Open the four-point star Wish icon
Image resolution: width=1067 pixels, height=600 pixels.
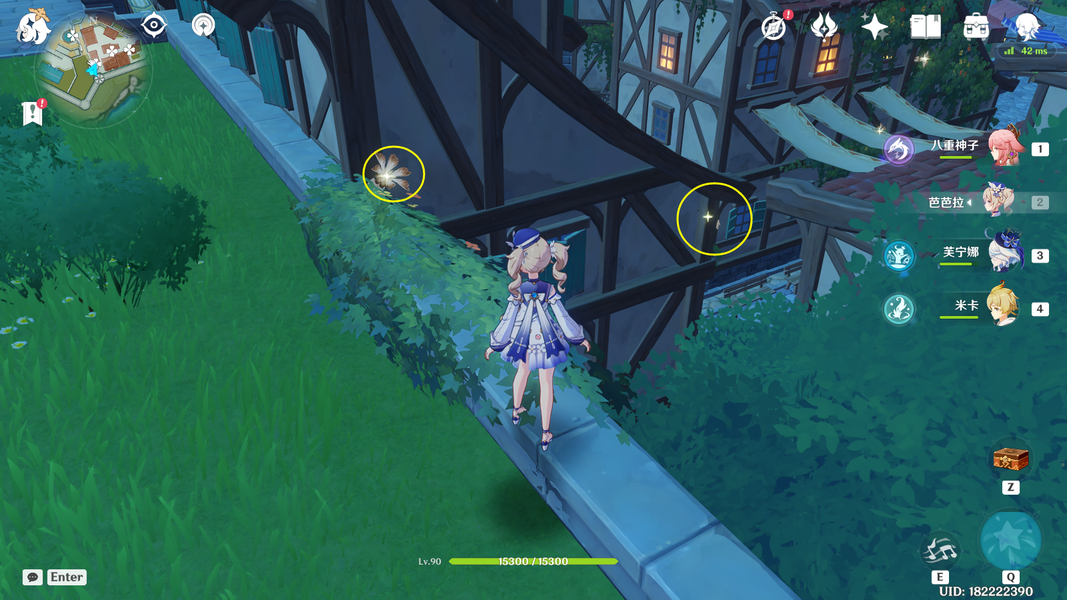click(874, 27)
